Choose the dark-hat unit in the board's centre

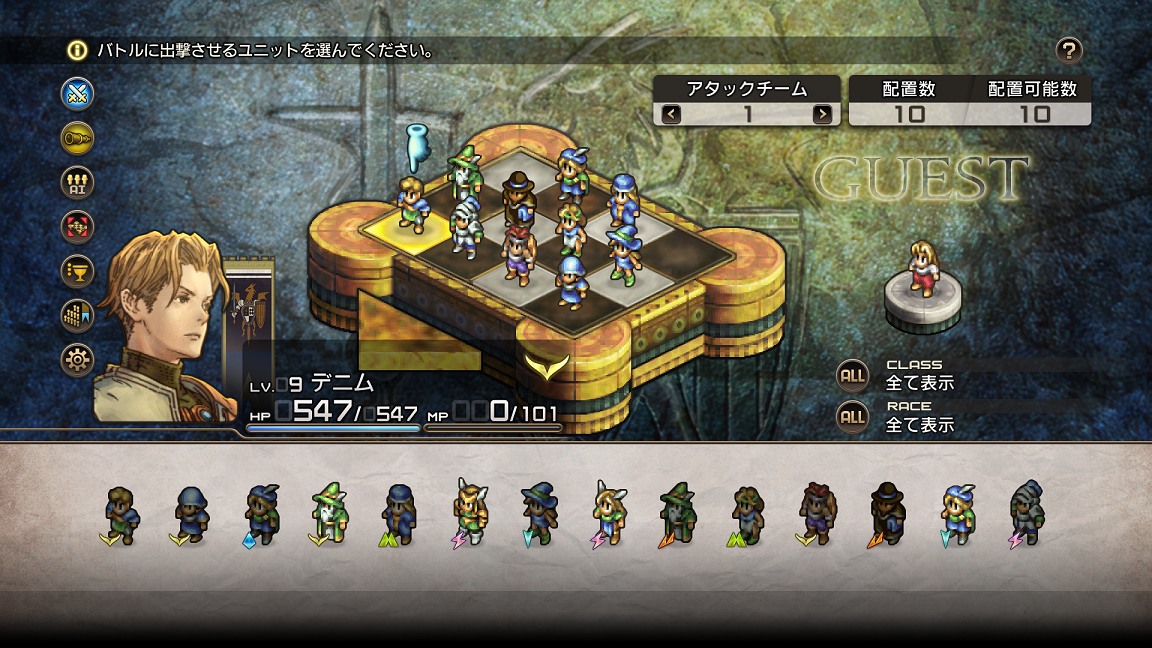coord(517,197)
